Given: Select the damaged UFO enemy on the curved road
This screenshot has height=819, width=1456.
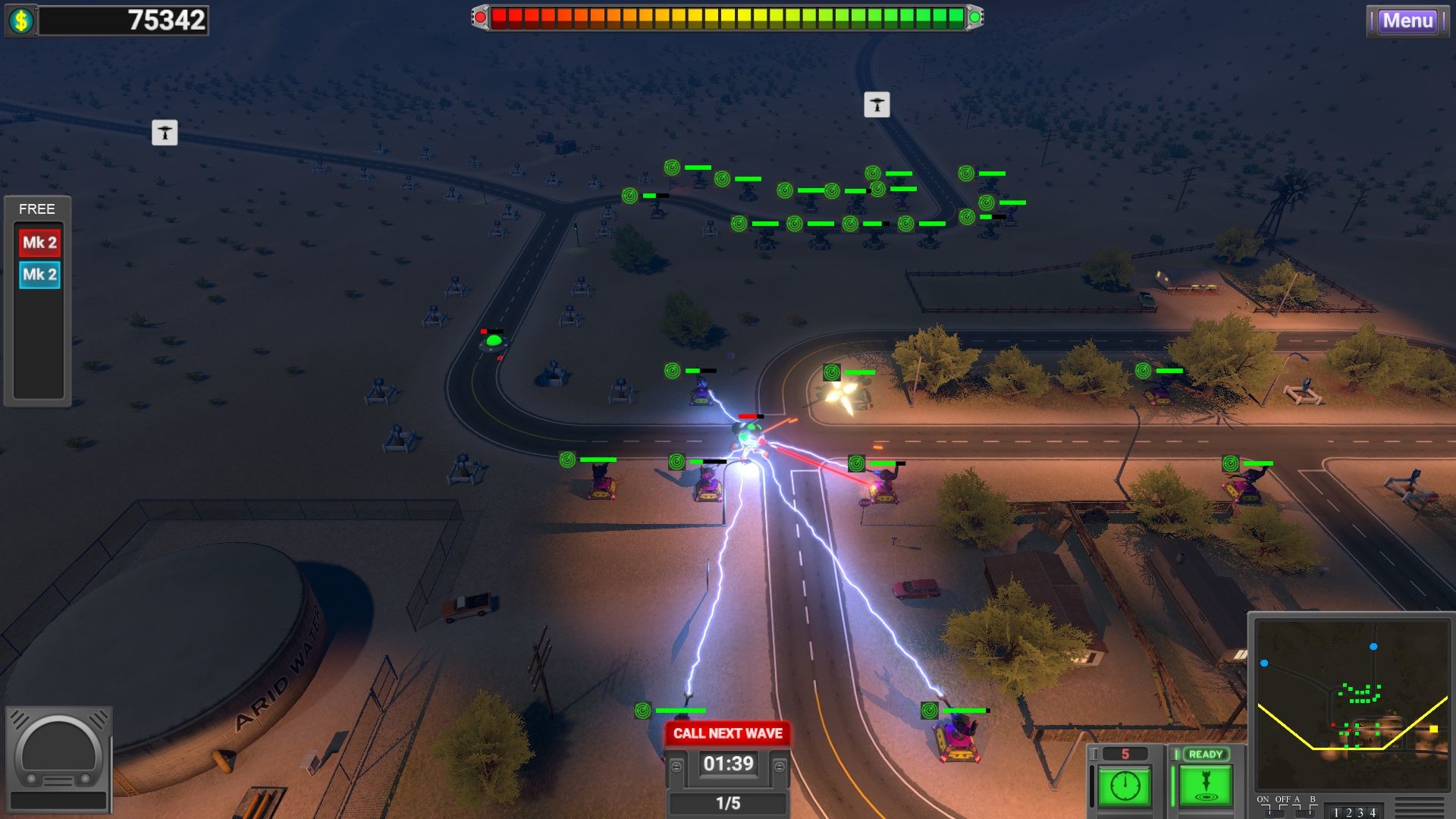Looking at the screenshot, I should pos(494,342).
